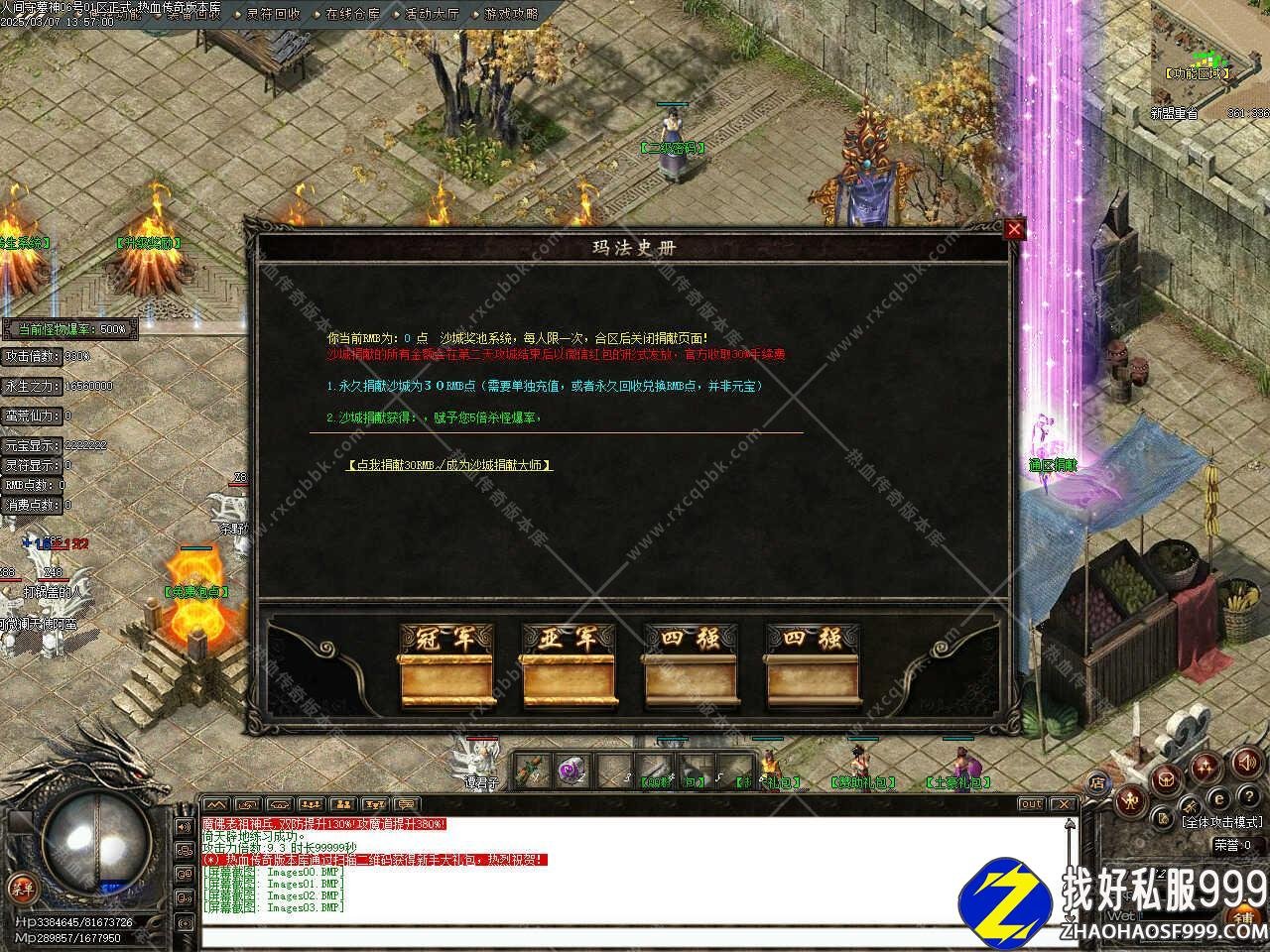Viewport: 1270px width, 952px height.
Task: Open the 在线仓库 online warehouse
Action: tap(352, 14)
